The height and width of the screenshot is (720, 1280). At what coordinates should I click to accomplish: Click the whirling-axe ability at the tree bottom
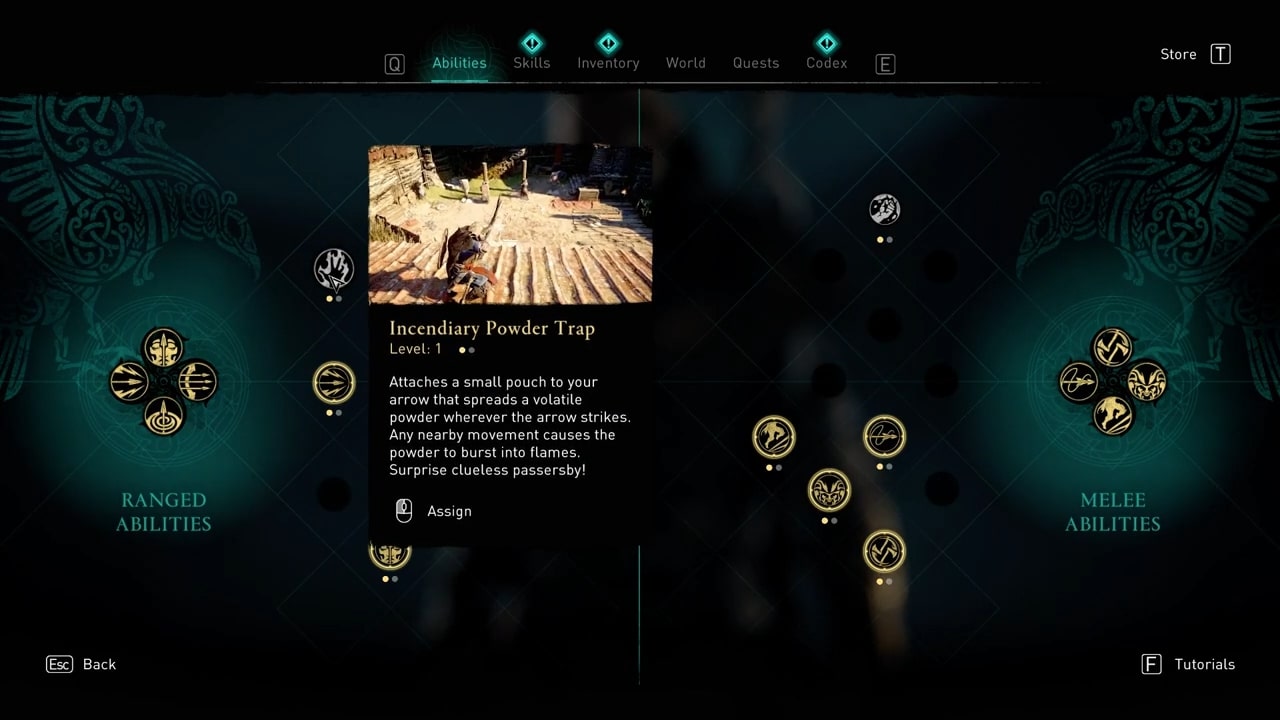[x=884, y=551]
